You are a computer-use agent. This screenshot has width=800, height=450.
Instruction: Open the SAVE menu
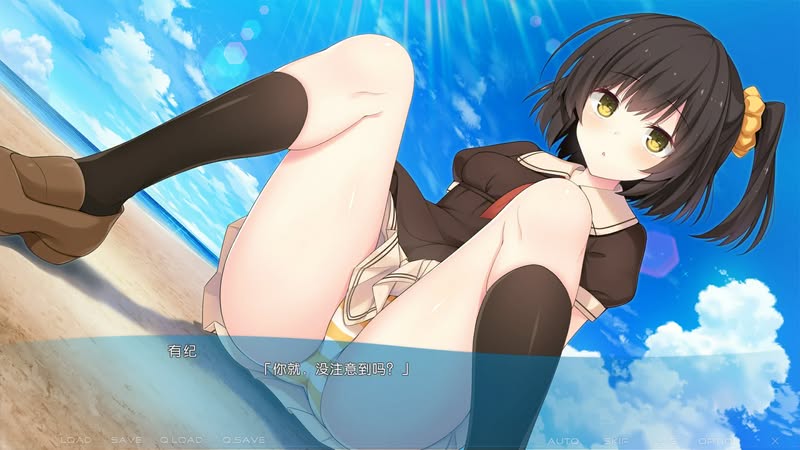pyautogui.click(x=126, y=440)
